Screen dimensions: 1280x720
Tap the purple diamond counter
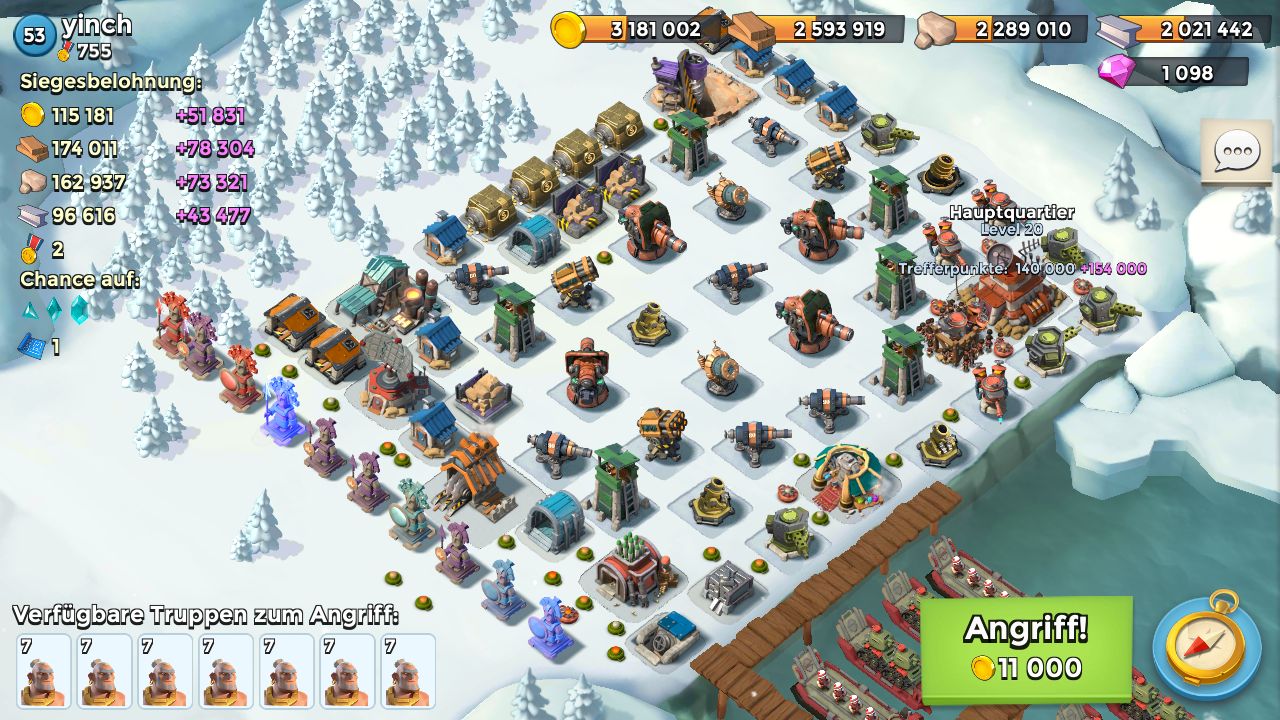1173,72
